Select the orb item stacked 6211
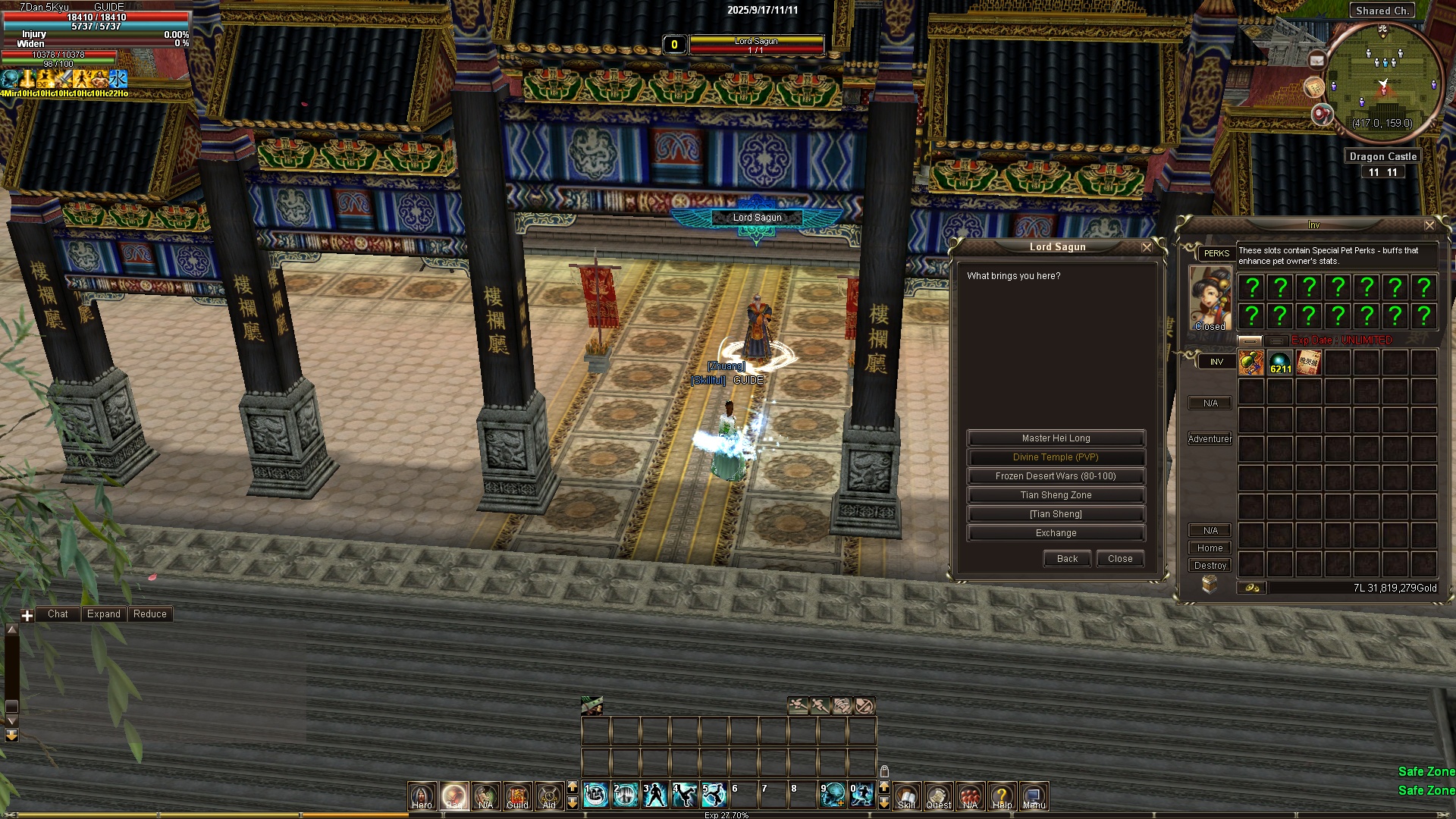The width and height of the screenshot is (1456, 819). 1280,362
